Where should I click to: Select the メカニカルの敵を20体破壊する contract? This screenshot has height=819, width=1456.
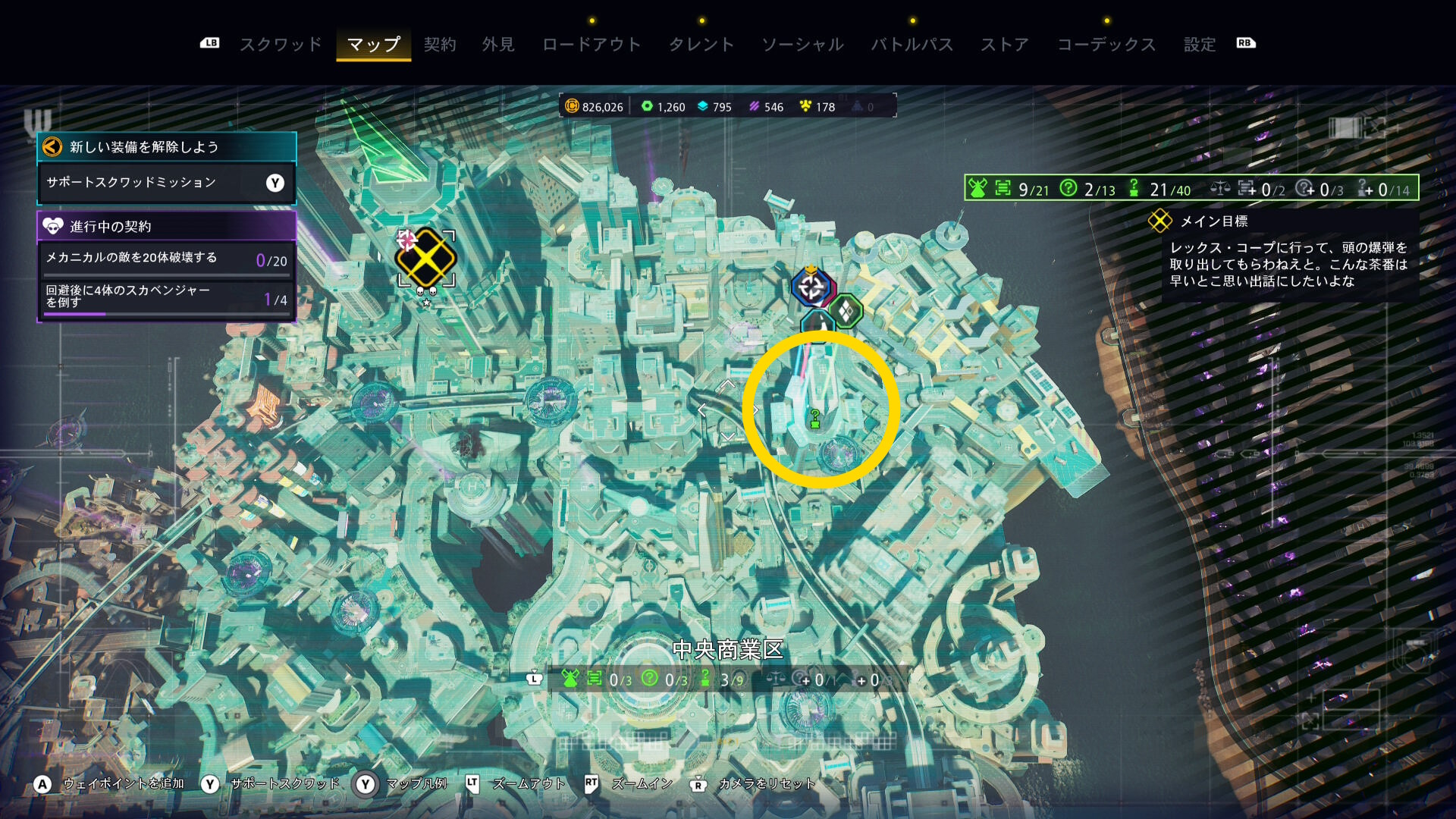coord(166,259)
